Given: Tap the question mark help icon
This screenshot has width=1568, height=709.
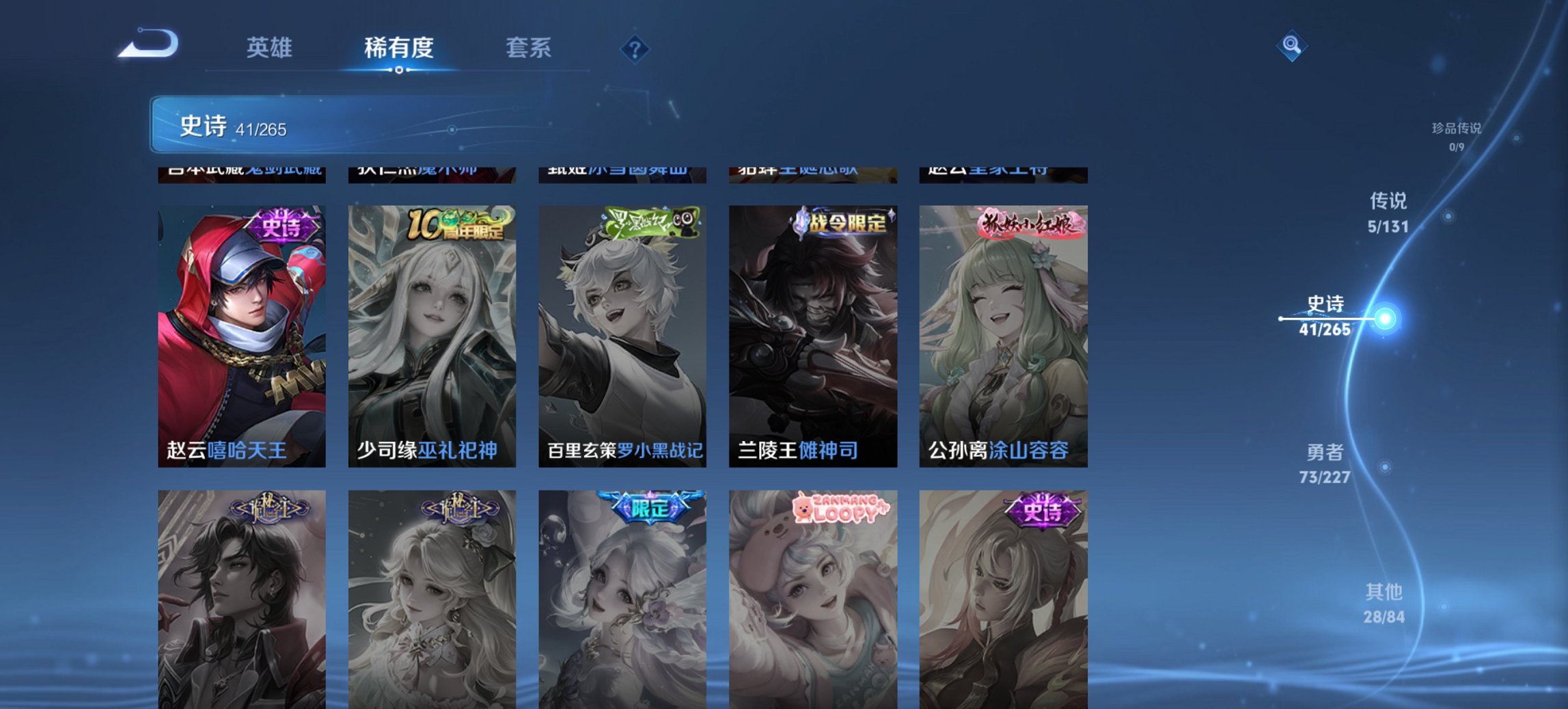Looking at the screenshot, I should tap(635, 48).
